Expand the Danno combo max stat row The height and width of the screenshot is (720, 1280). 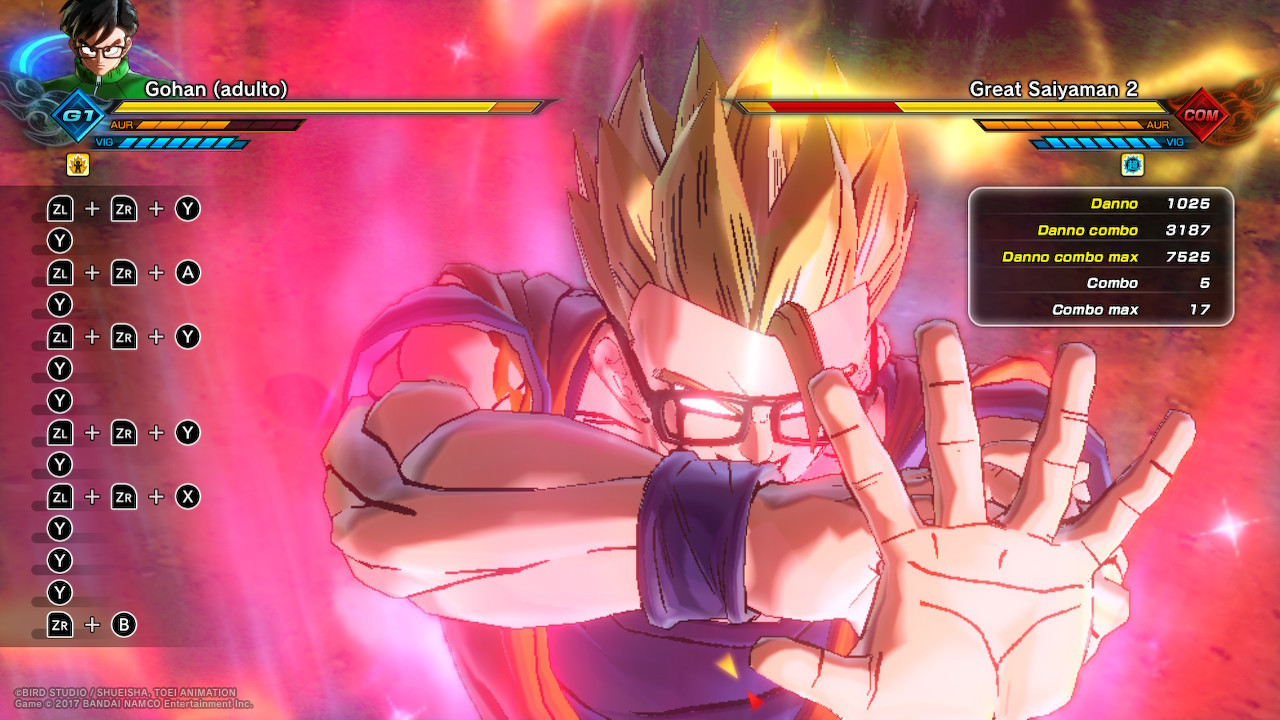coord(1100,257)
